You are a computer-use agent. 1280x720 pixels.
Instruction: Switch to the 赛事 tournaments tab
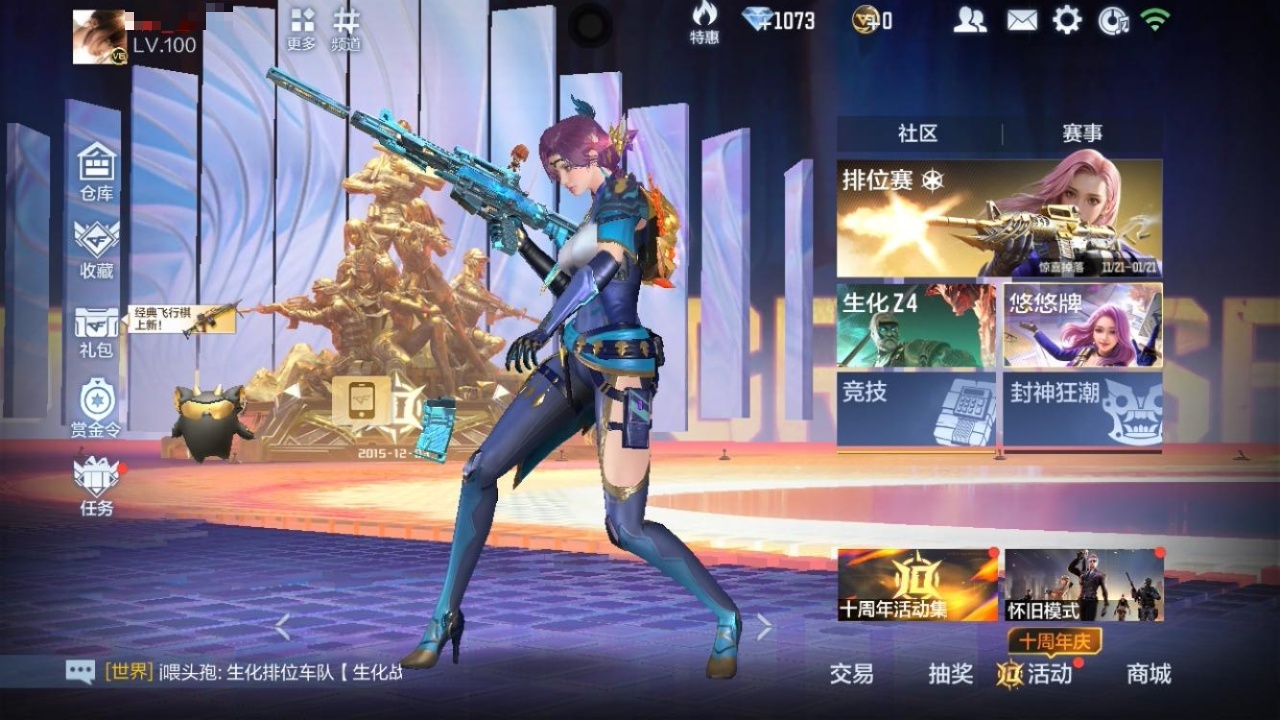pyautogui.click(x=1082, y=133)
